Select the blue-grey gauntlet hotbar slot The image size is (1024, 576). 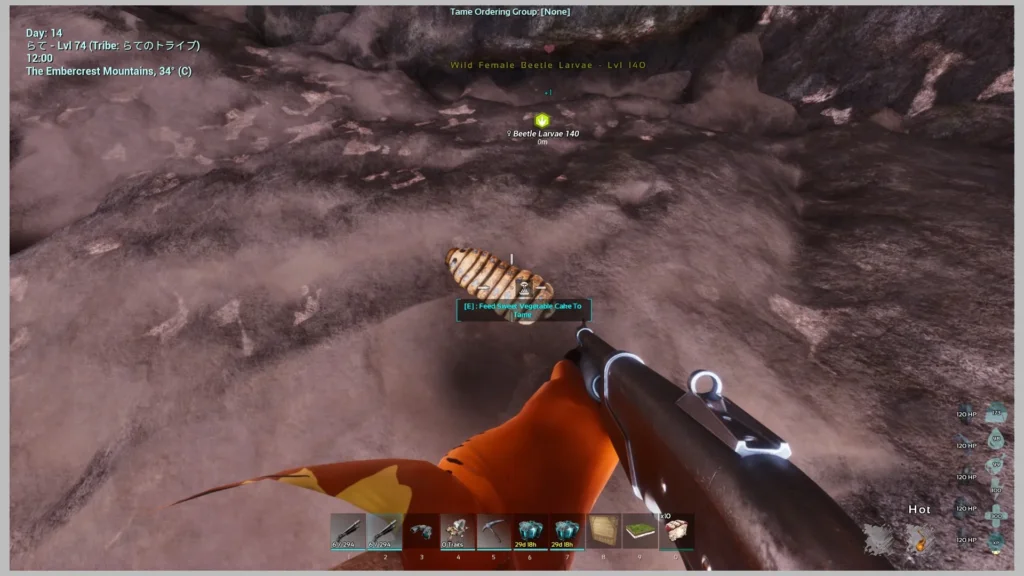coord(420,531)
